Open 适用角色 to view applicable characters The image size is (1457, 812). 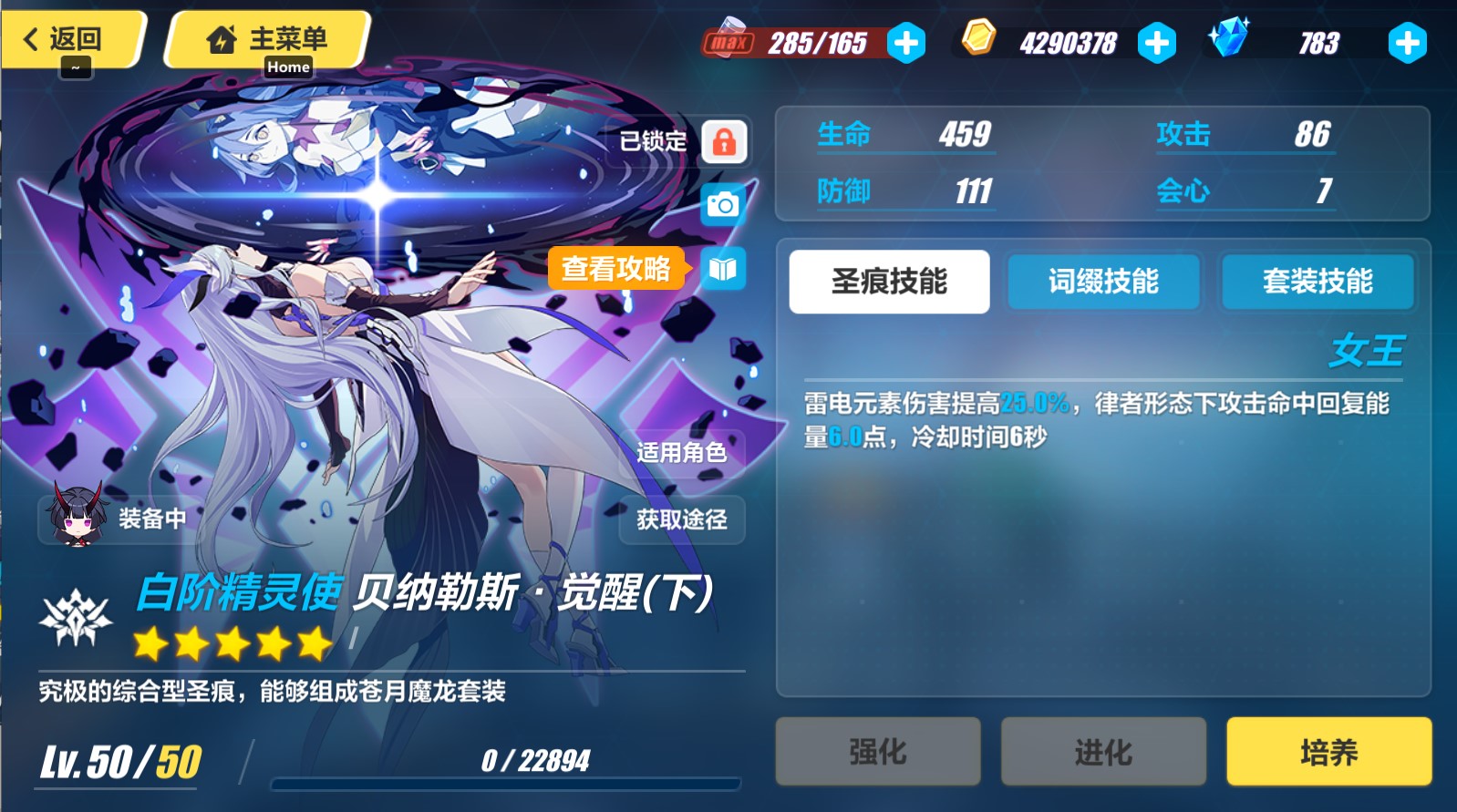pyautogui.click(x=682, y=451)
